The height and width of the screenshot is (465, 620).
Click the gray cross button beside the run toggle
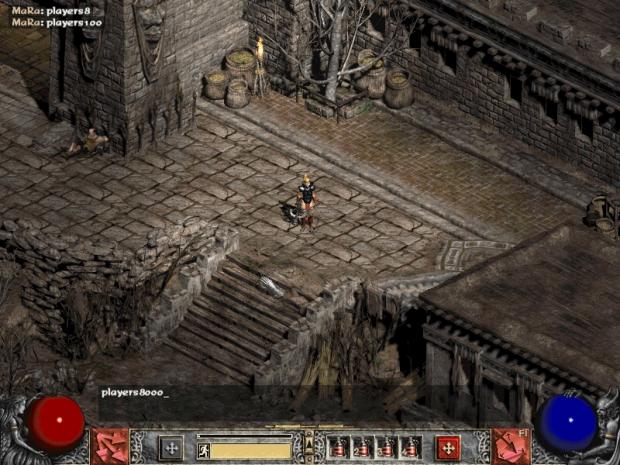point(170,447)
